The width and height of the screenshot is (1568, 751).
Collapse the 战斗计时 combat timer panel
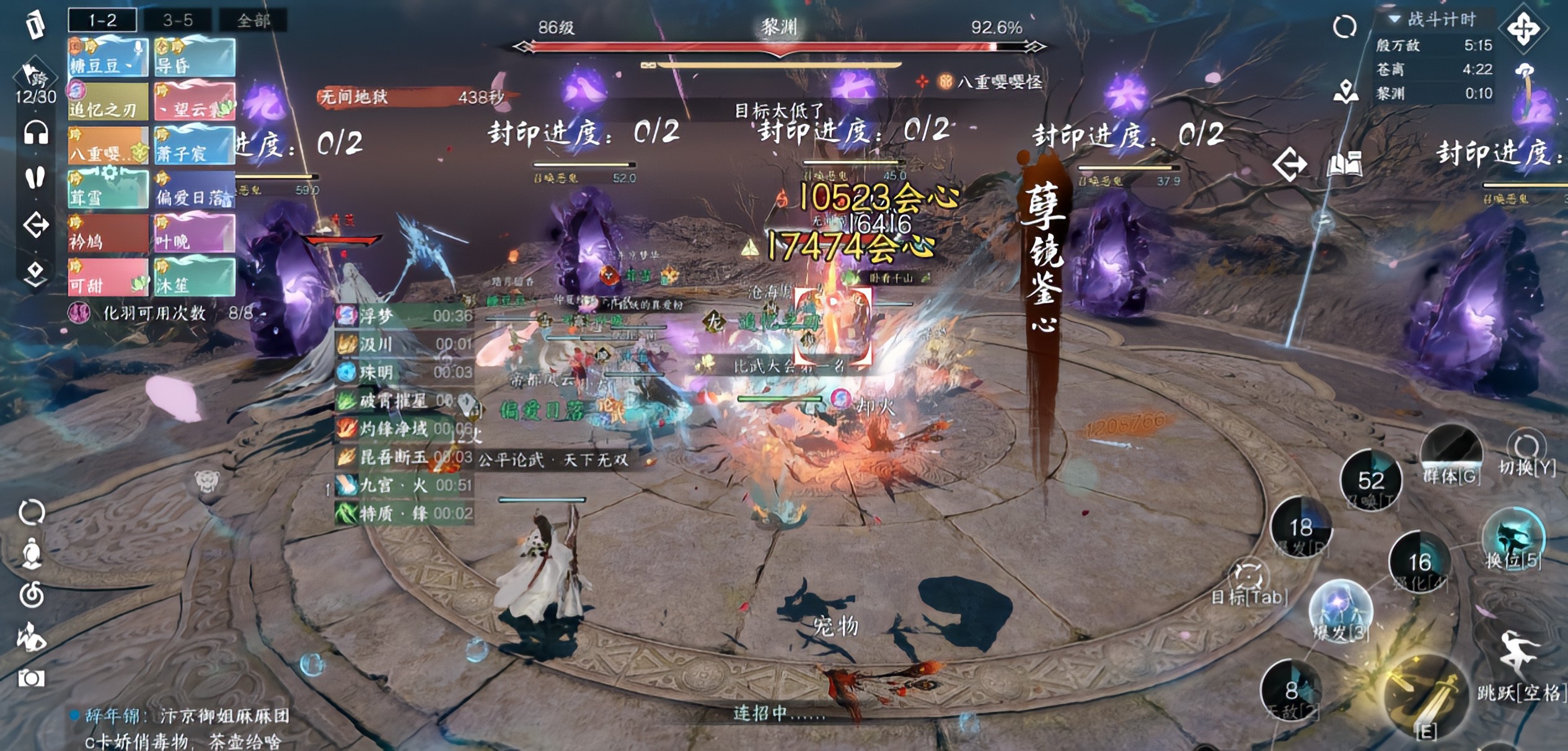click(1394, 19)
